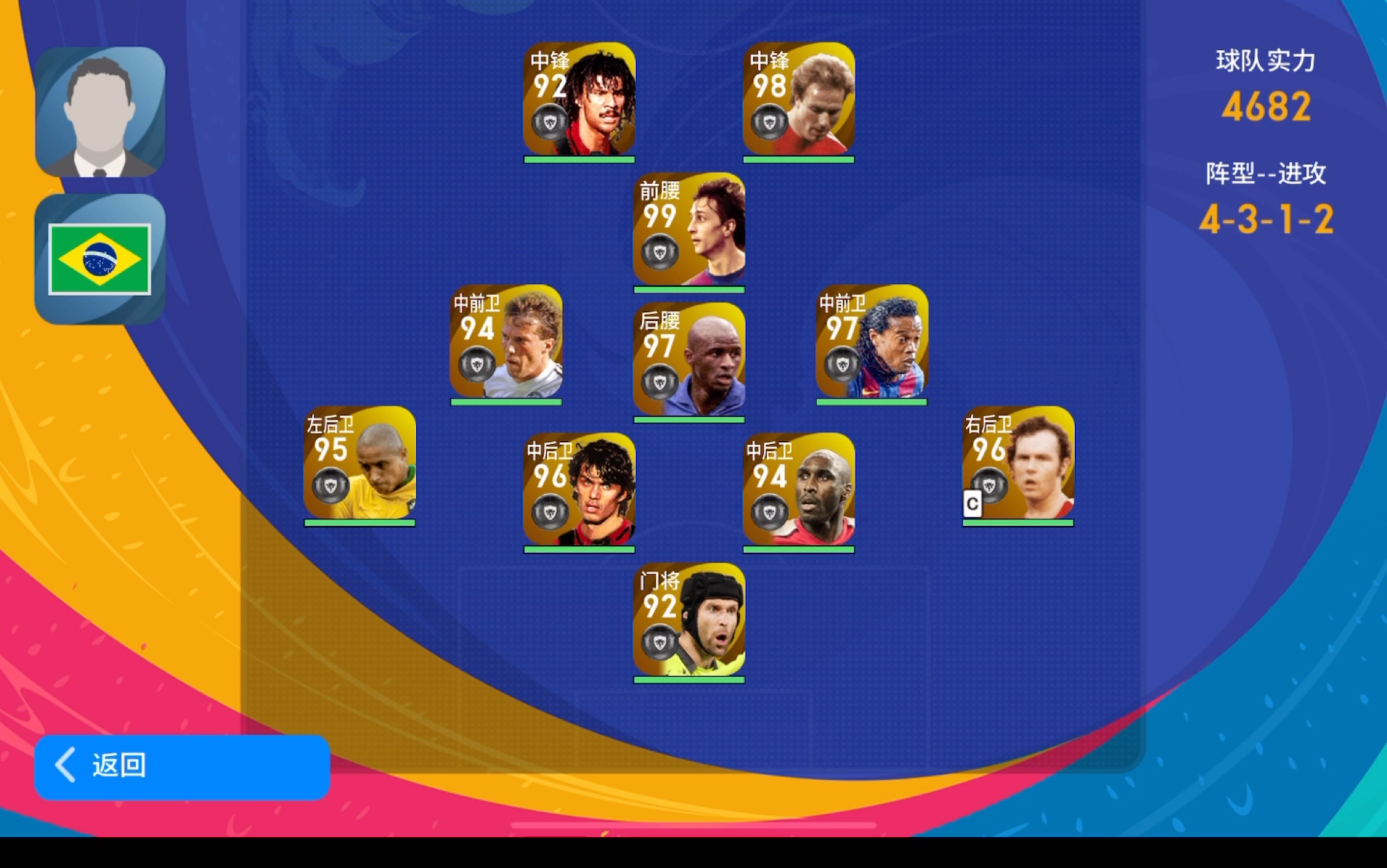Open the 4-3-1-2 formation selector
The image size is (1387, 868).
pyautogui.click(x=1265, y=219)
